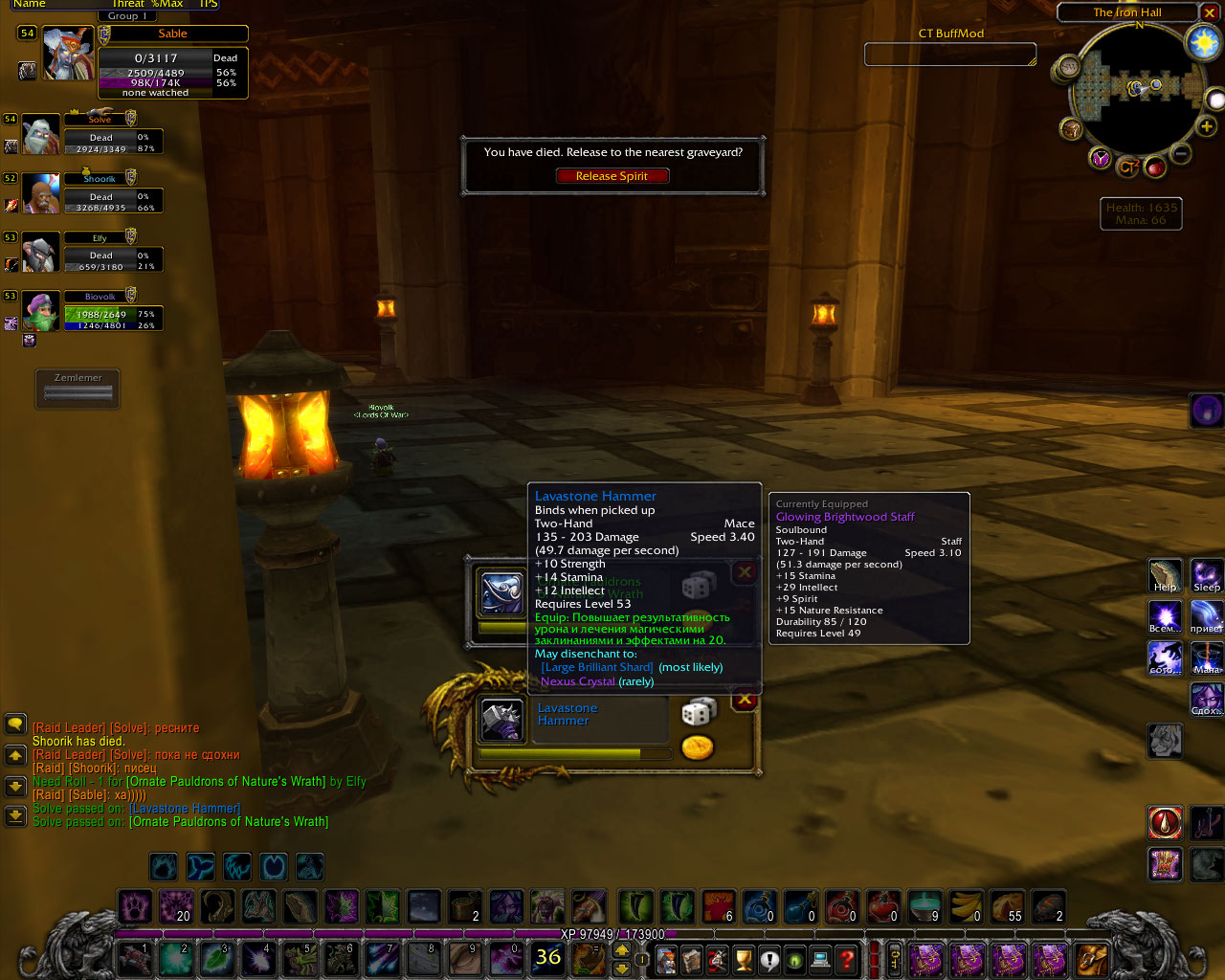Click the Release Spirit button
This screenshot has height=980, width=1225.
tap(612, 176)
